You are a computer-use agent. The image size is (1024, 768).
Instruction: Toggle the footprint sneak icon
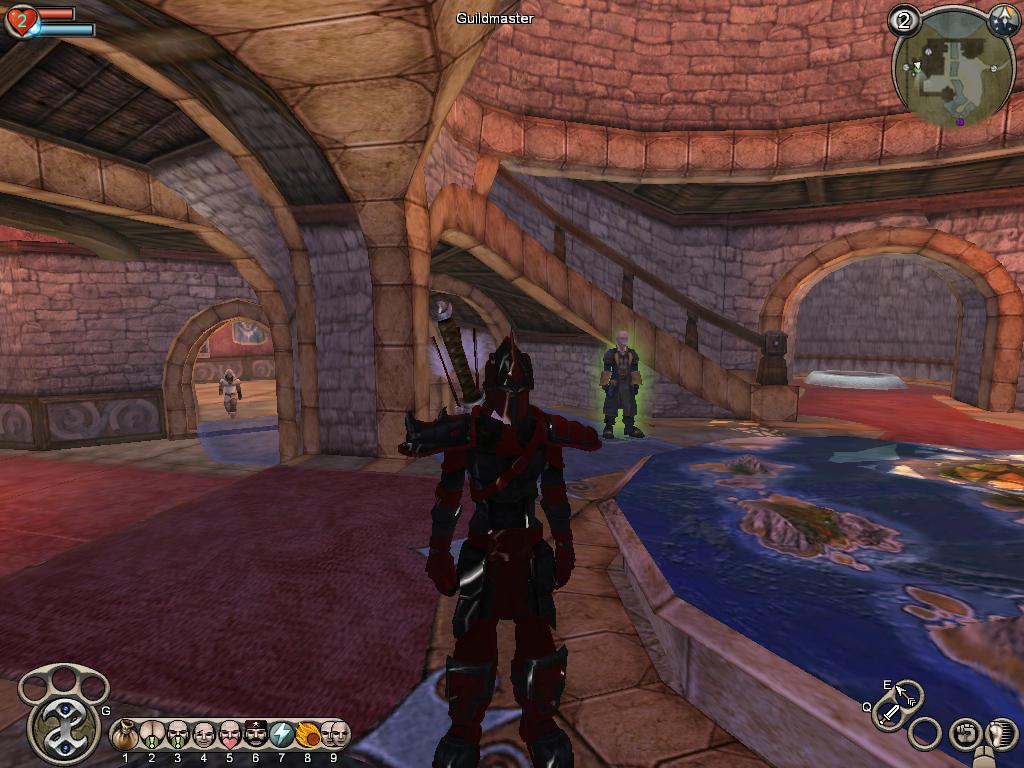[1001, 733]
